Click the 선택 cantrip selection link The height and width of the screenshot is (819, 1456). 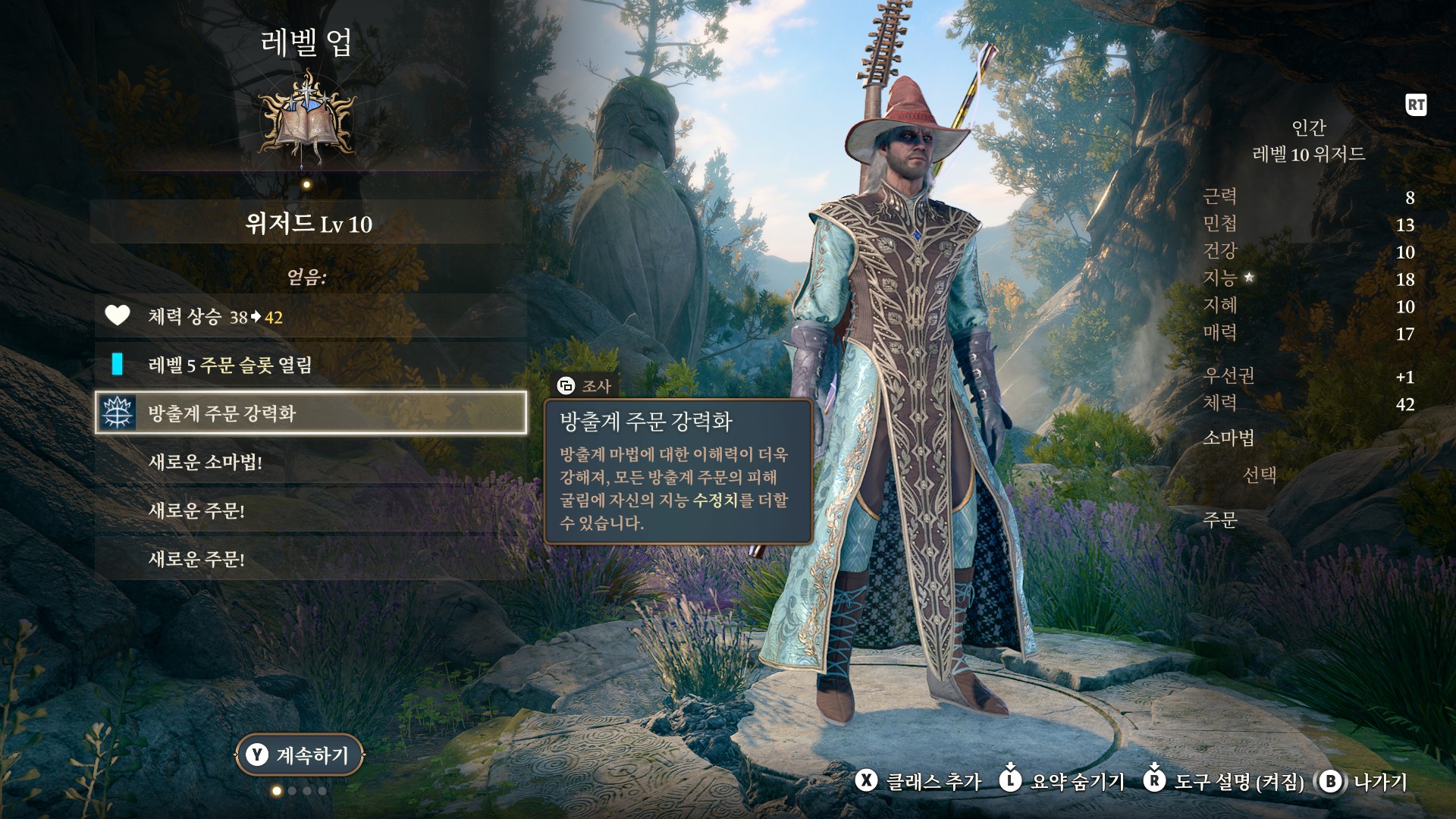(x=1260, y=475)
